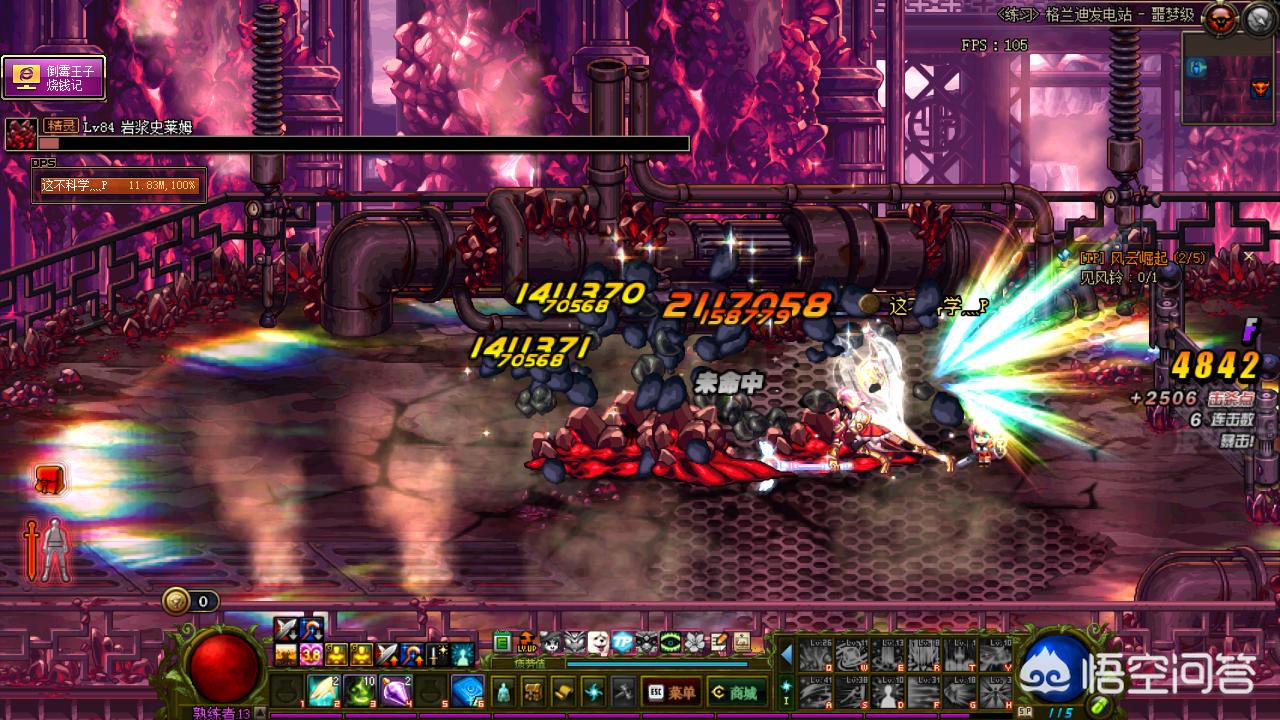
Task: Open the character silhouette info icon
Action: click(503, 691)
